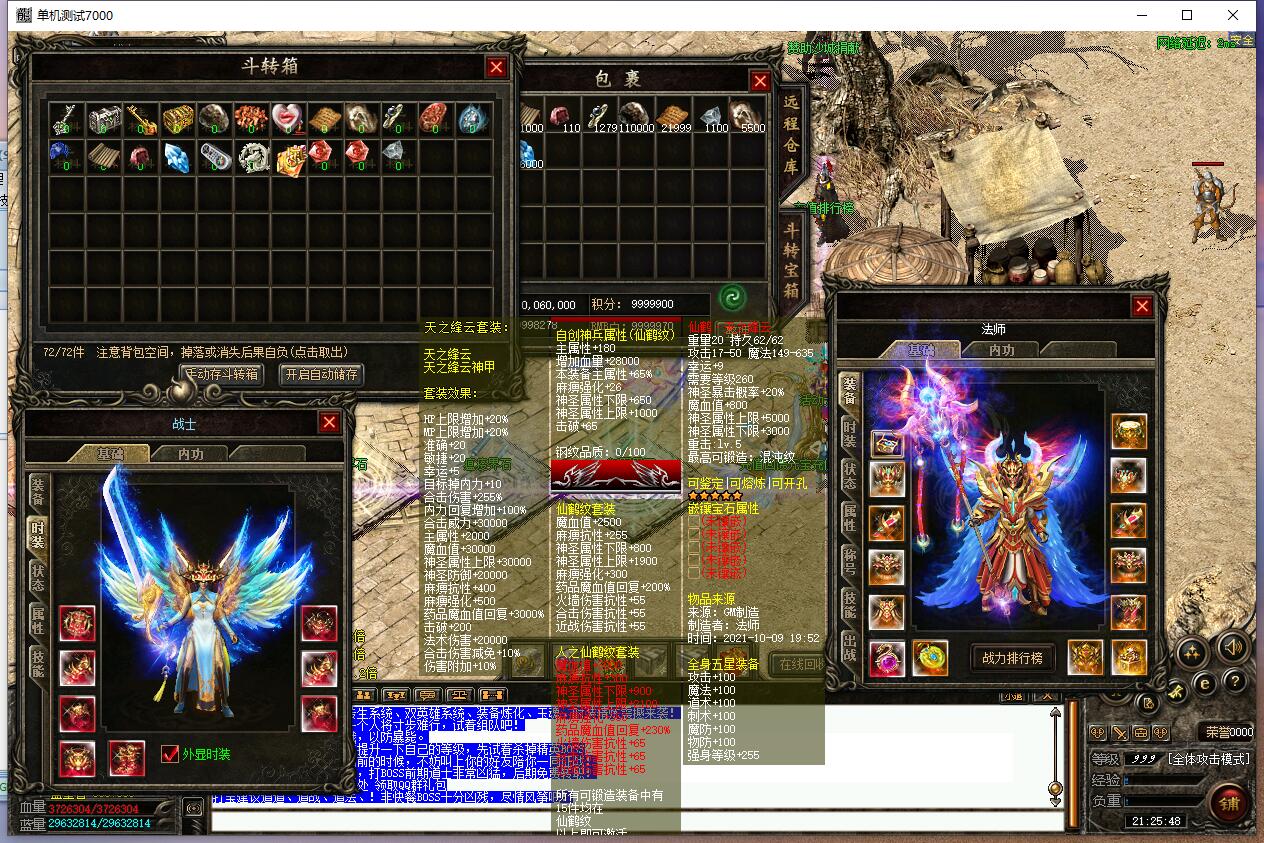The width and height of the screenshot is (1264, 843).
Task: Toggle the 外显时装 checkbox
Action: pyautogui.click(x=170, y=754)
